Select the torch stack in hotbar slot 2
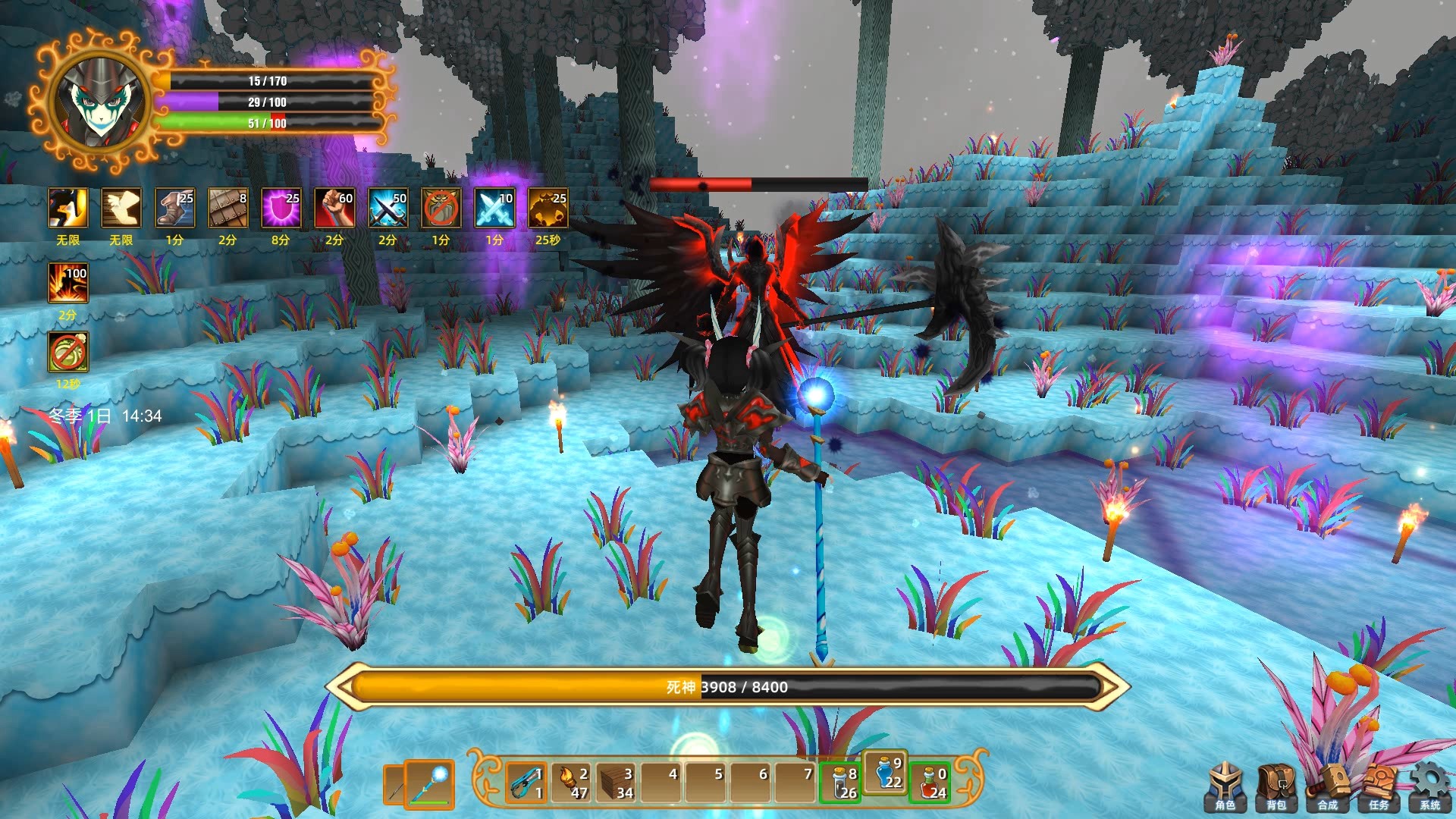The width and height of the screenshot is (1456, 819). click(572, 783)
